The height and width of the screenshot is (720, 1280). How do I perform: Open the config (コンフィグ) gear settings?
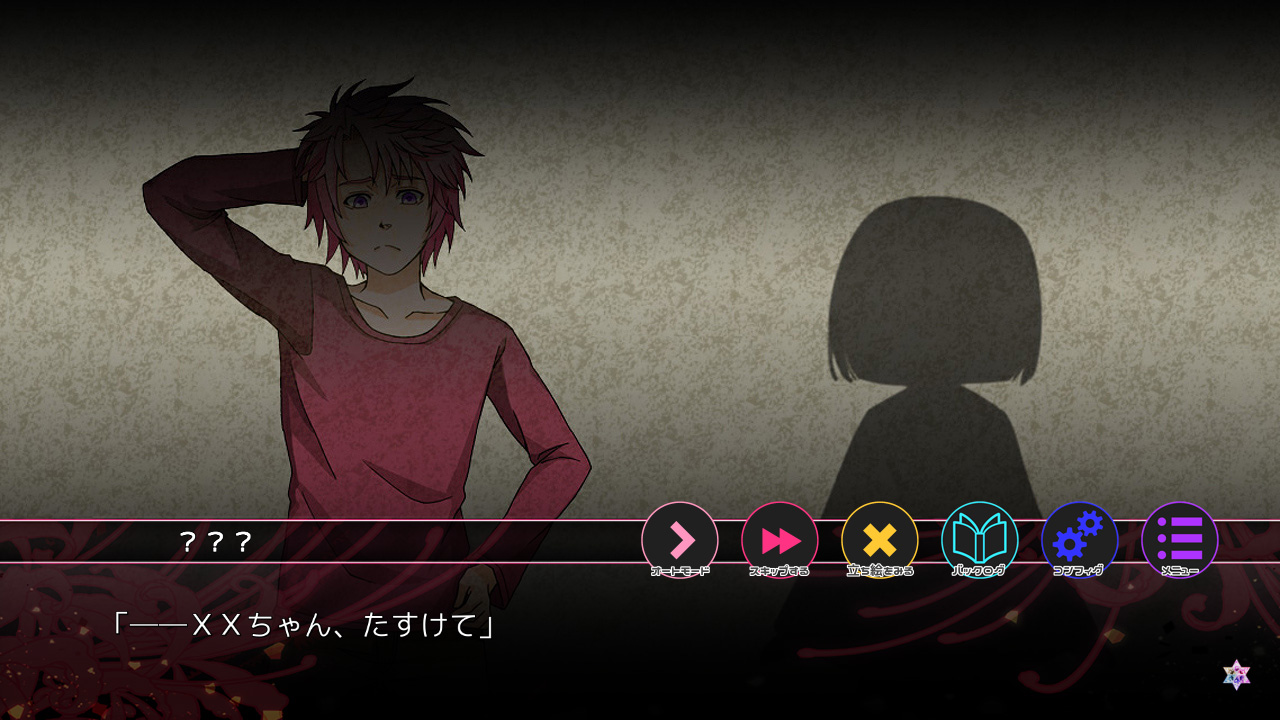click(x=1080, y=540)
